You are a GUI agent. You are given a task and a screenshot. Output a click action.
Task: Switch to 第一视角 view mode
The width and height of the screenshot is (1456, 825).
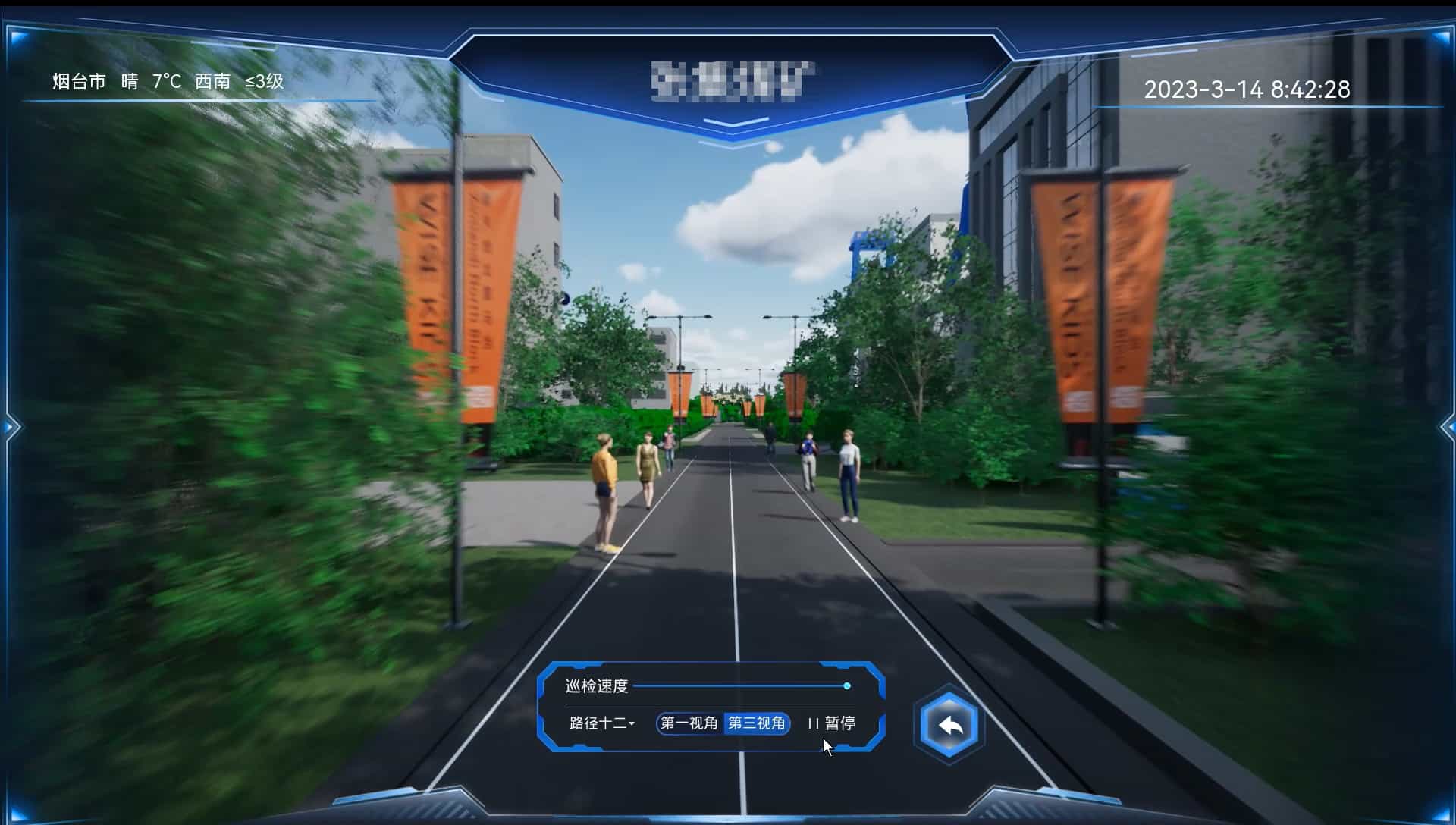coord(689,723)
